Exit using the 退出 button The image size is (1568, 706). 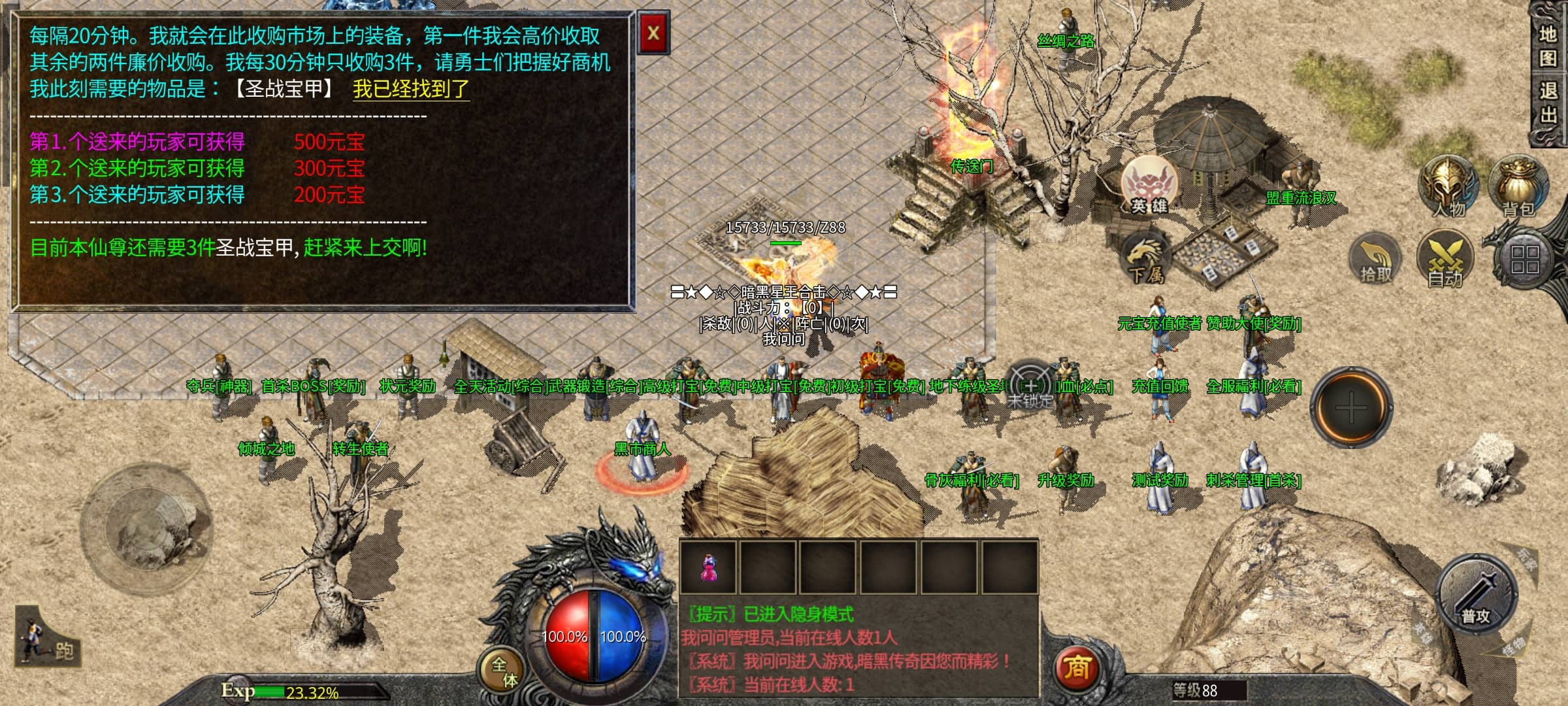[1548, 103]
